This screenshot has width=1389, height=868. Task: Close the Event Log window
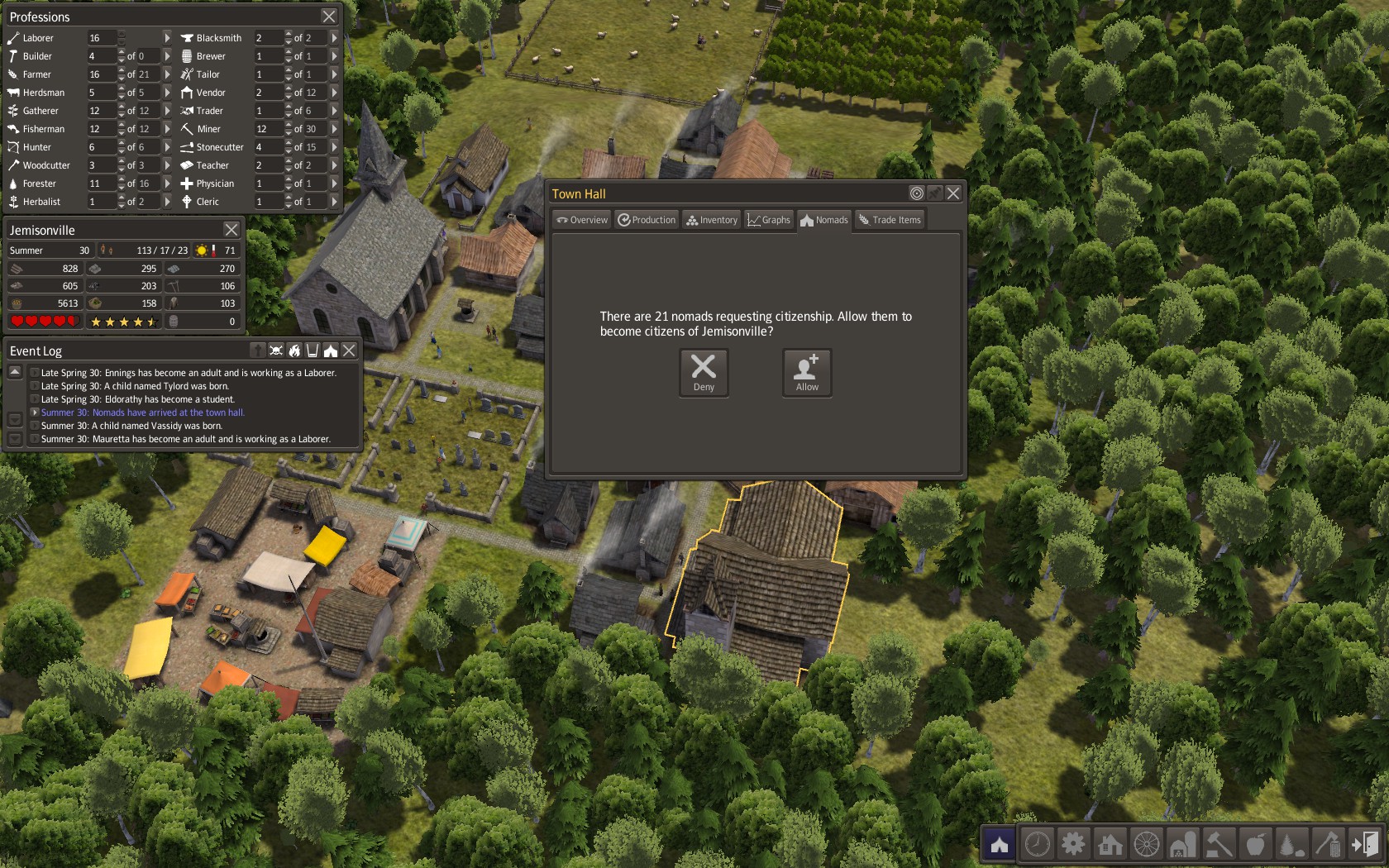pos(350,351)
